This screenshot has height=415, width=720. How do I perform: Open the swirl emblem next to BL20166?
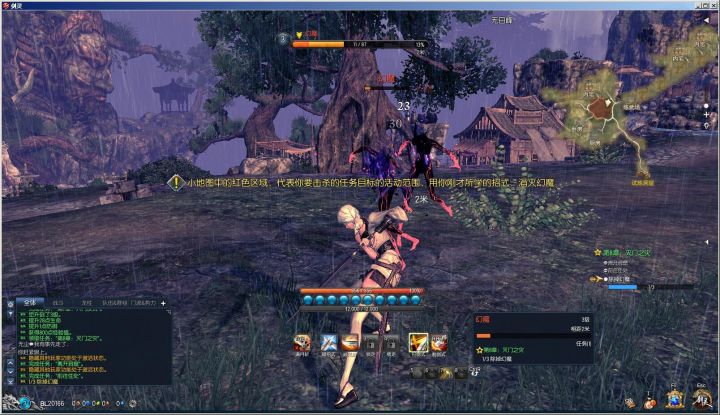click(x=24, y=404)
